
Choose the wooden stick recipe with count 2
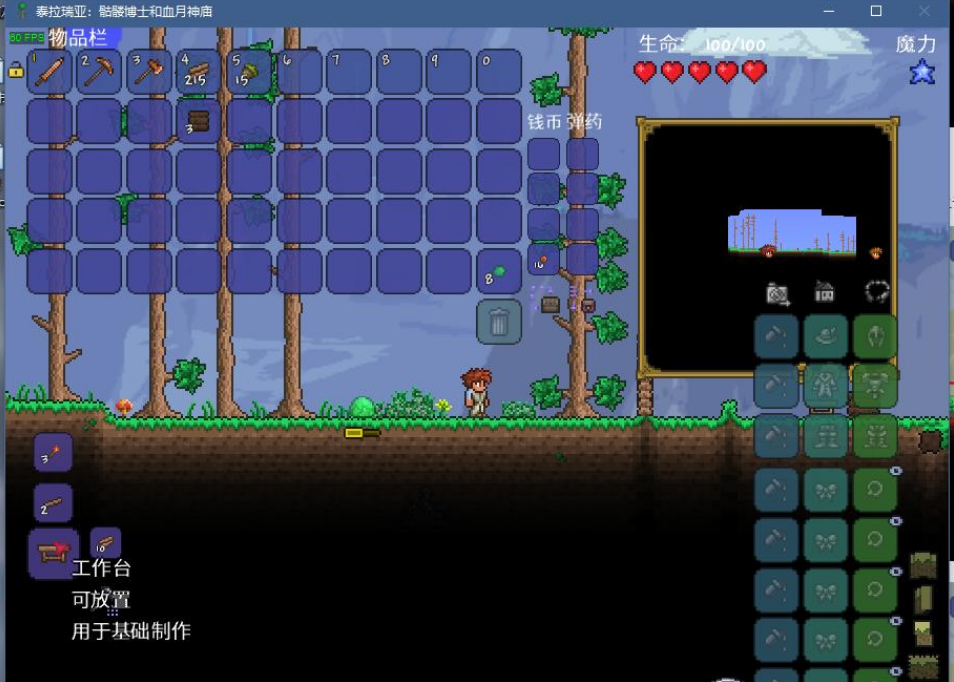(53, 503)
